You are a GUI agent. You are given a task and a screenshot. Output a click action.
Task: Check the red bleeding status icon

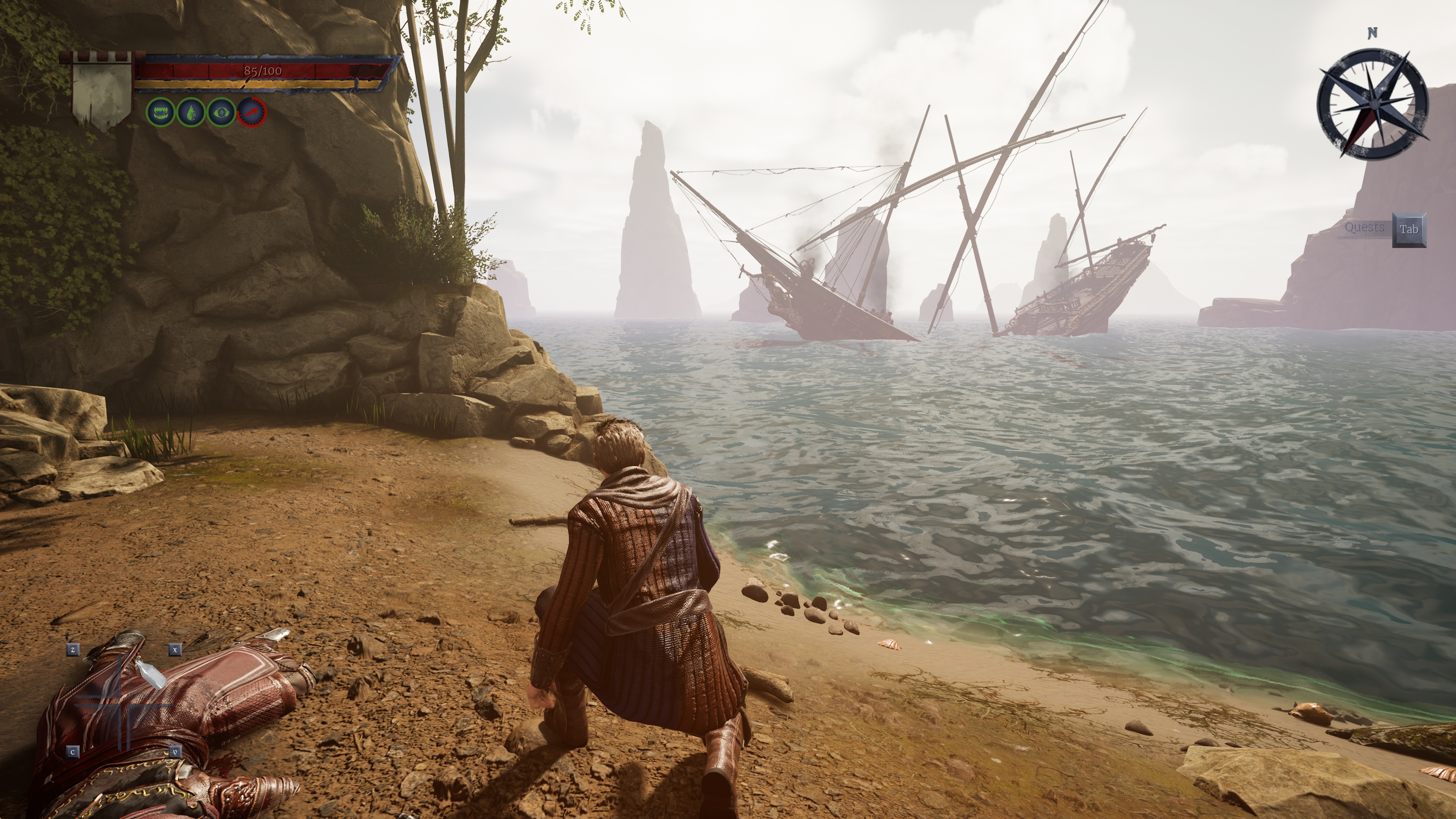[252, 113]
